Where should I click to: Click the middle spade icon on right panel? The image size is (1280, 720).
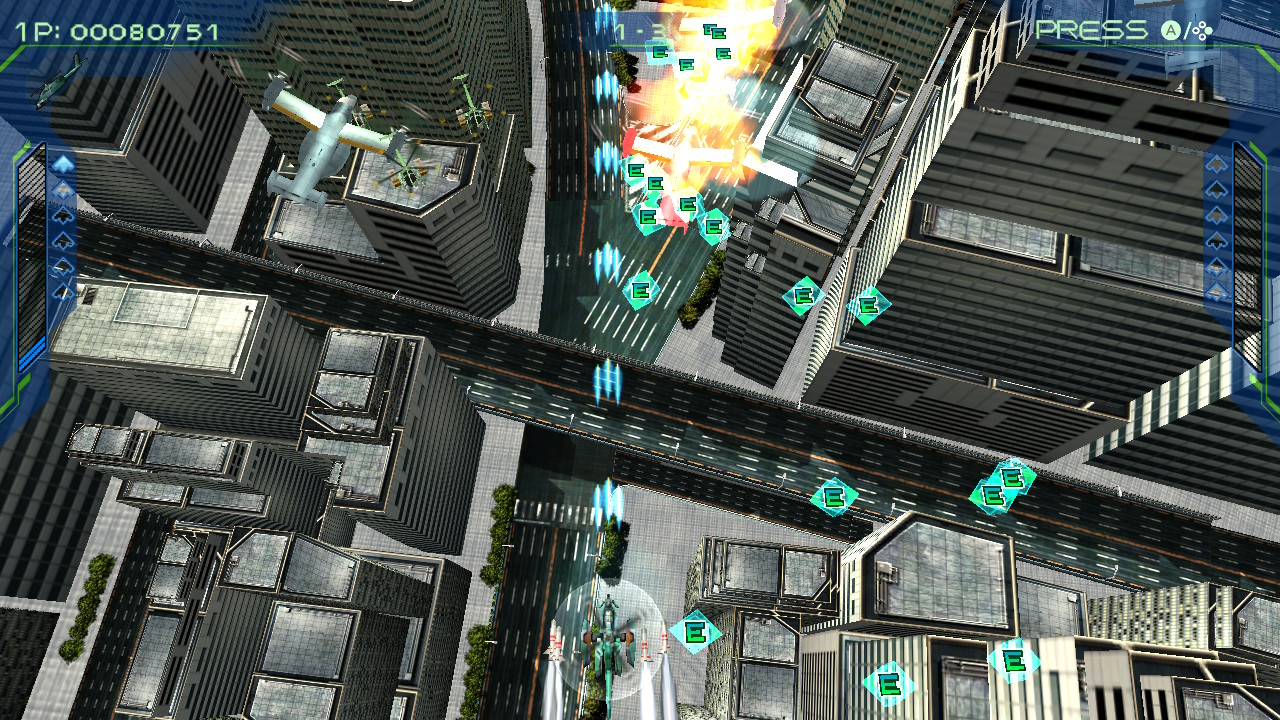(x=1217, y=227)
